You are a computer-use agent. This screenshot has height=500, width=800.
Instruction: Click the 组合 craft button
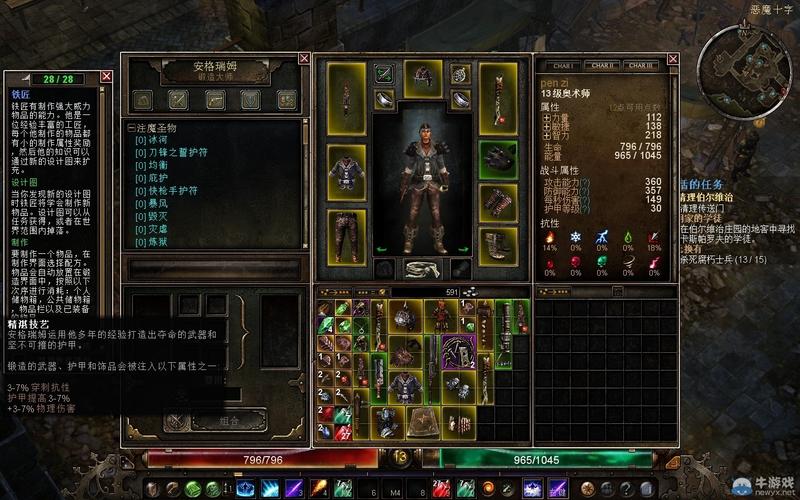229,423
